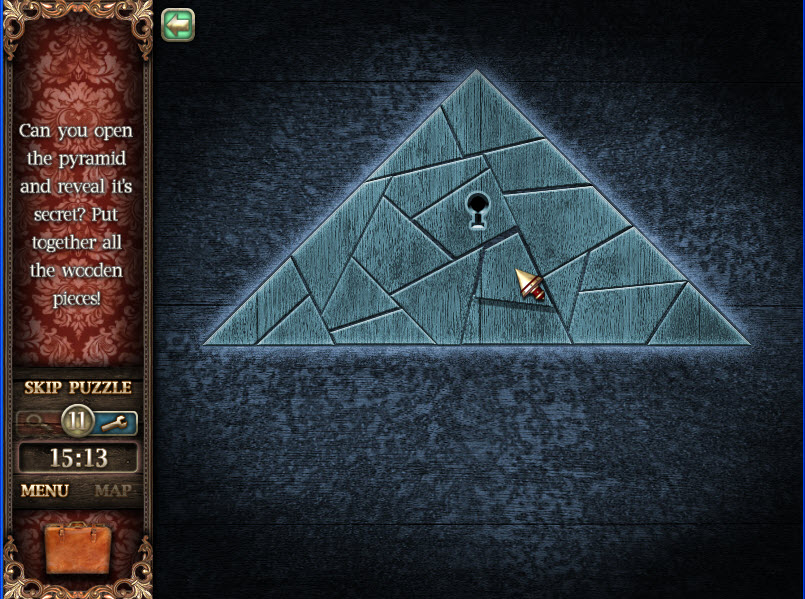Skip the puzzle
Viewport: 805px width, 599px height.
click(x=78, y=388)
